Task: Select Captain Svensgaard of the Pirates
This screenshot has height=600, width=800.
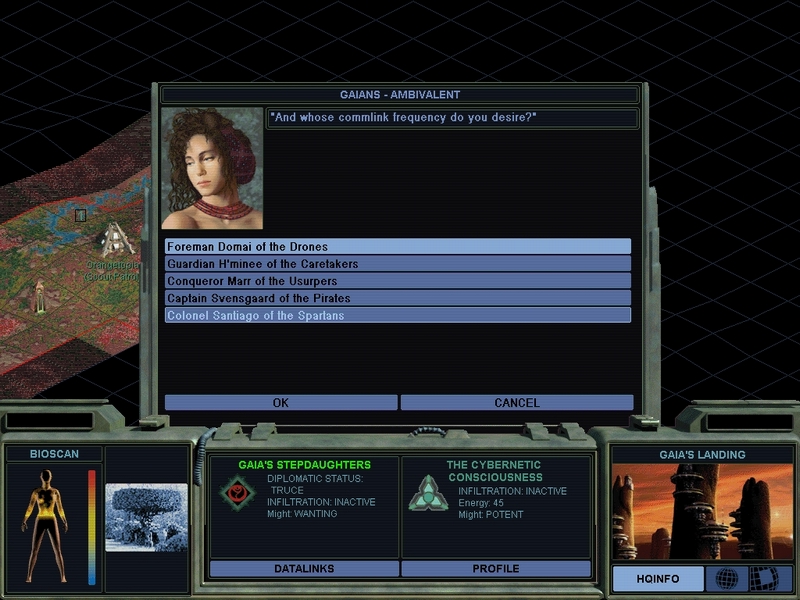Action: pos(398,298)
